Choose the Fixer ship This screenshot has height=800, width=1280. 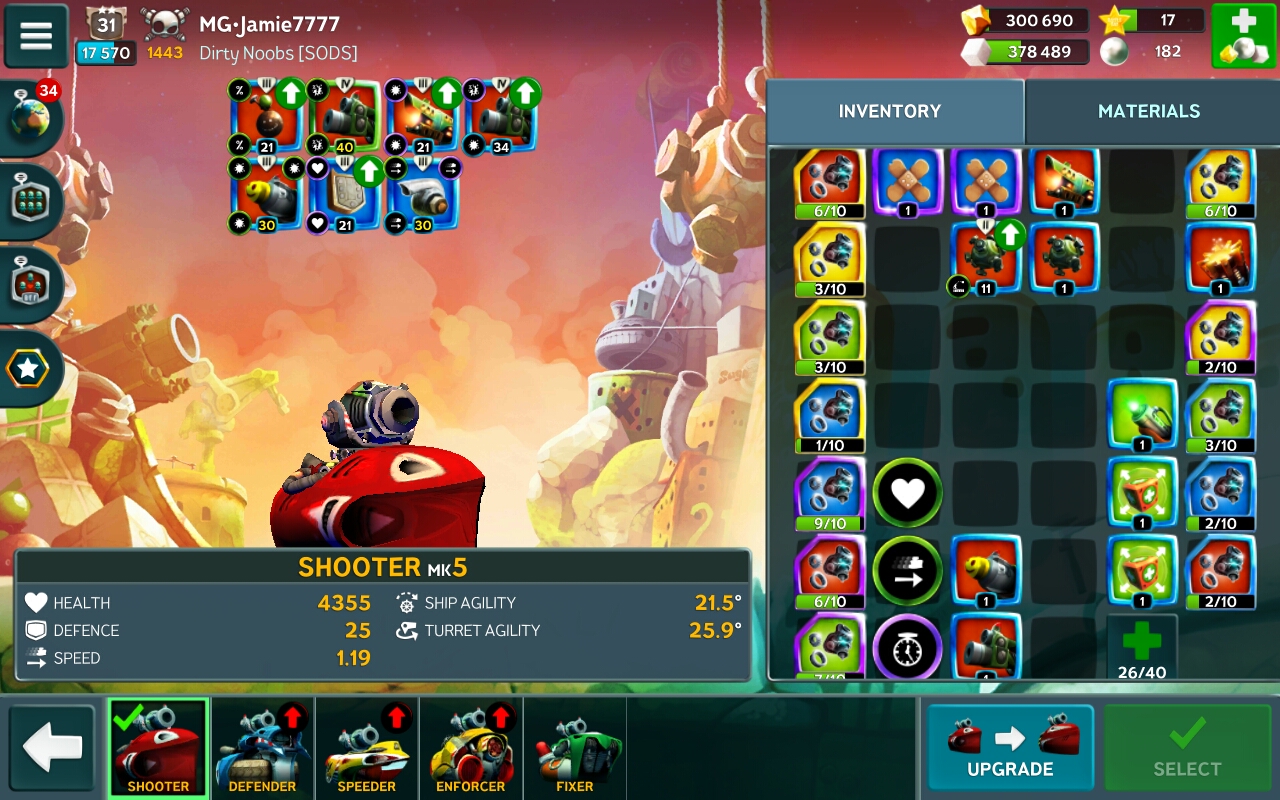pos(574,747)
